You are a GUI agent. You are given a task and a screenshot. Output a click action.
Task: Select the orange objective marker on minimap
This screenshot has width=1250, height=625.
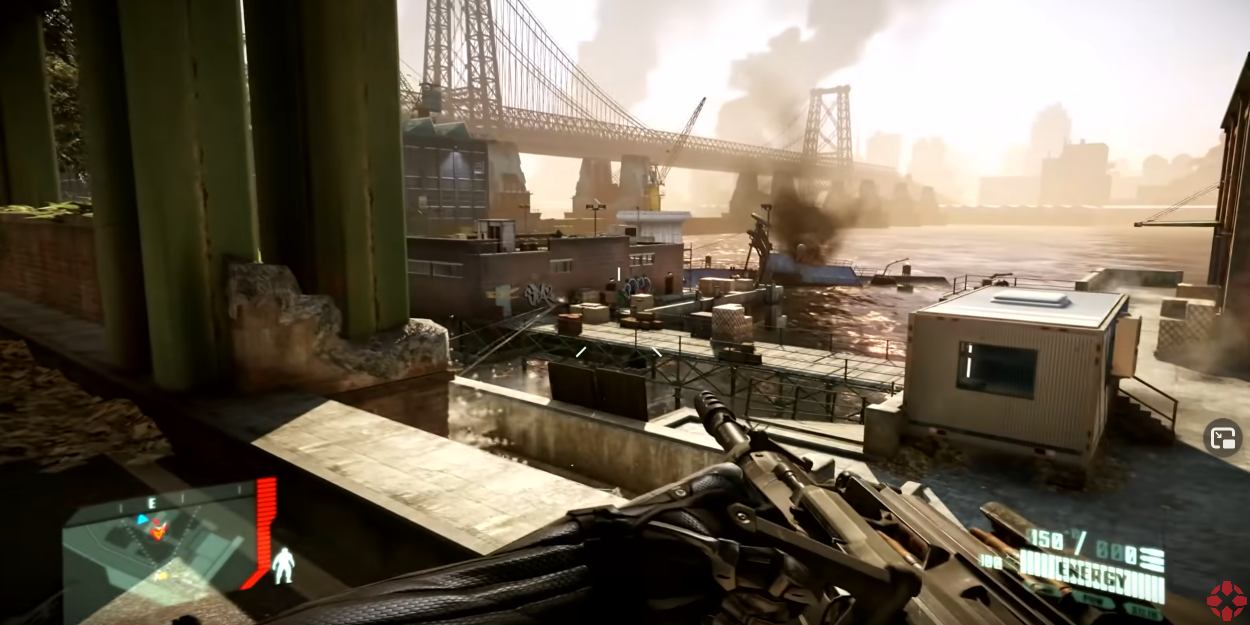pyautogui.click(x=158, y=530)
